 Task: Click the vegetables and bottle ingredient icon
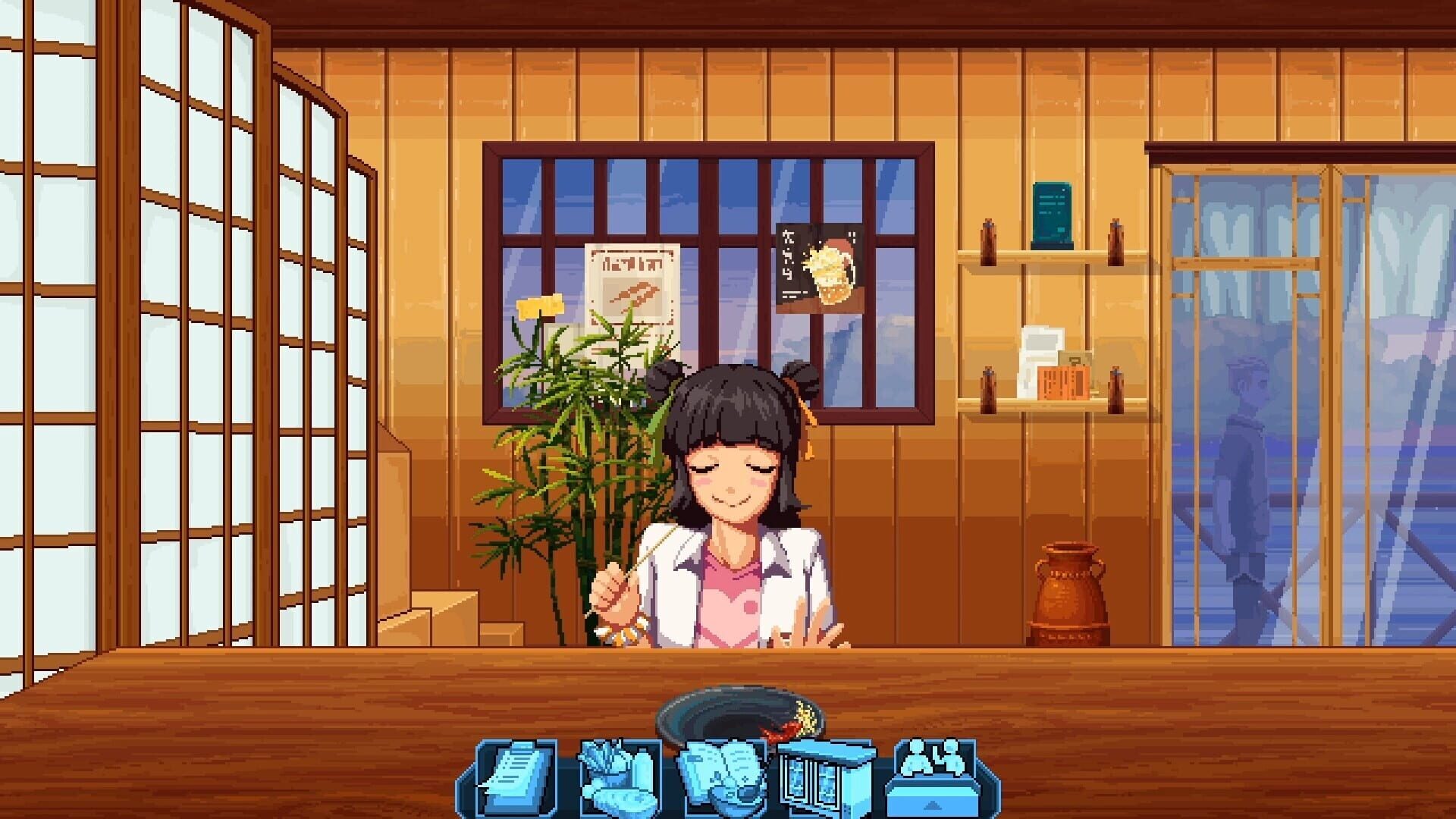pyautogui.click(x=618, y=773)
